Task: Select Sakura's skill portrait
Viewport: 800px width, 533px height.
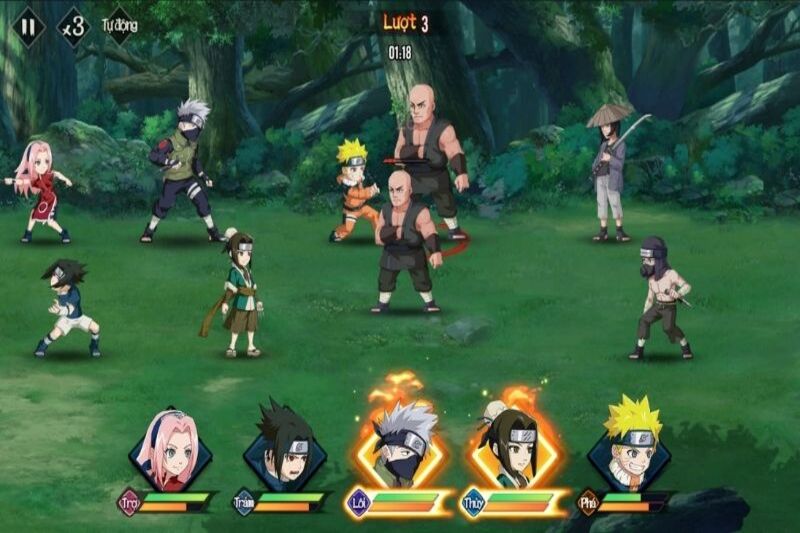Action: 170,449
